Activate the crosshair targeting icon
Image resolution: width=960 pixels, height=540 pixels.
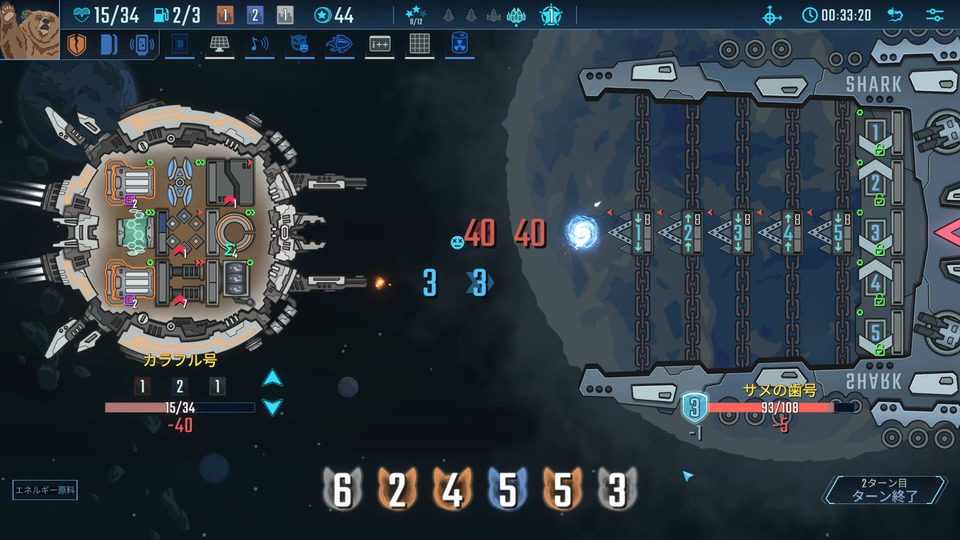point(772,15)
